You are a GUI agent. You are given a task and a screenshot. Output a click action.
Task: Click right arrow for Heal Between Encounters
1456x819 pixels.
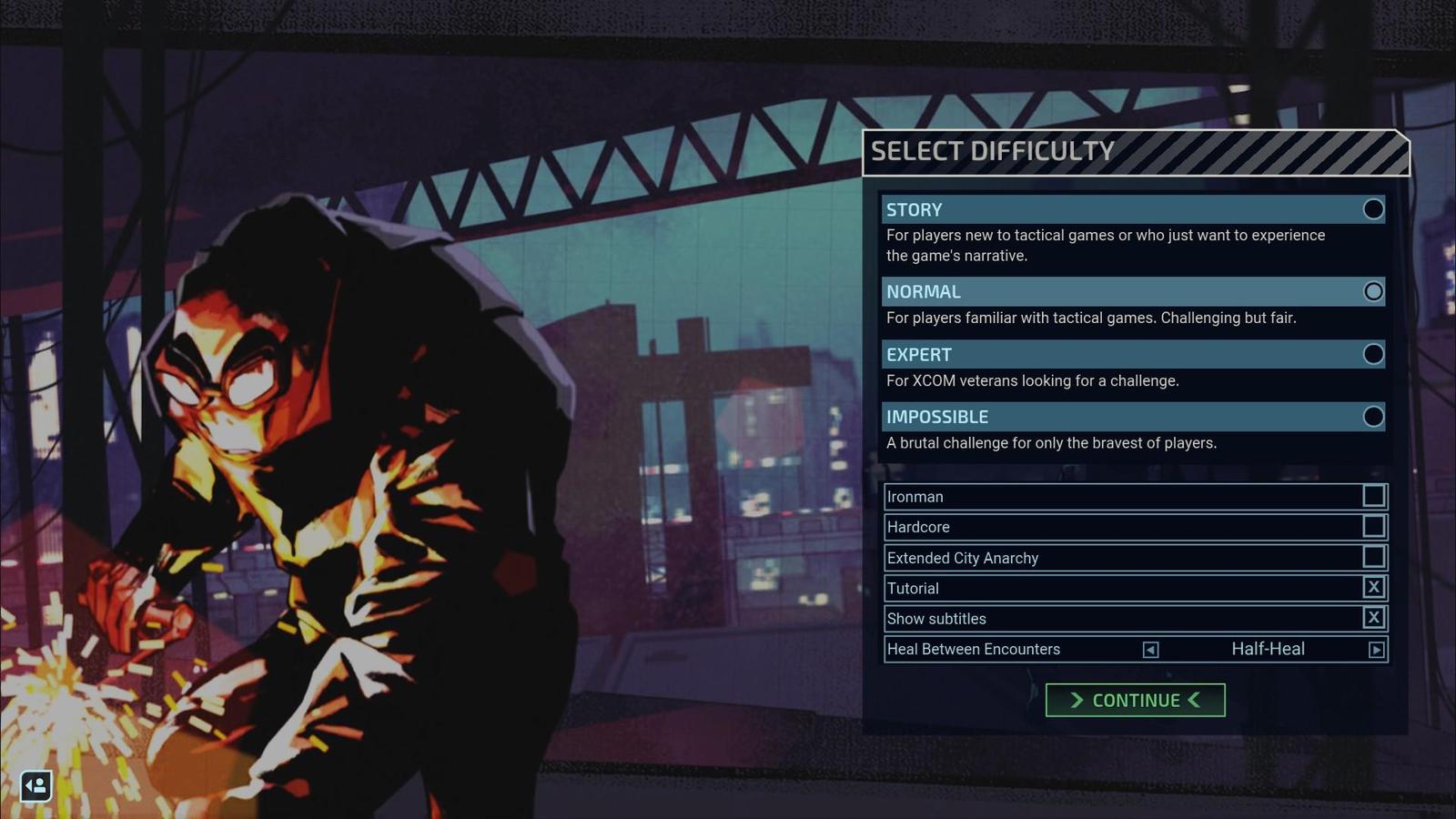coord(1376,650)
